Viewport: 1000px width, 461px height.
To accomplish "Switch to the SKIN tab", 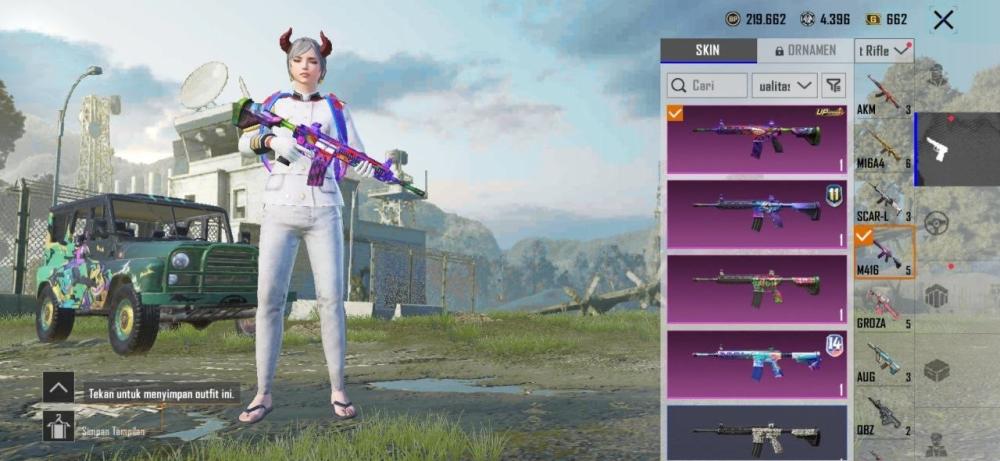I will [x=709, y=51].
